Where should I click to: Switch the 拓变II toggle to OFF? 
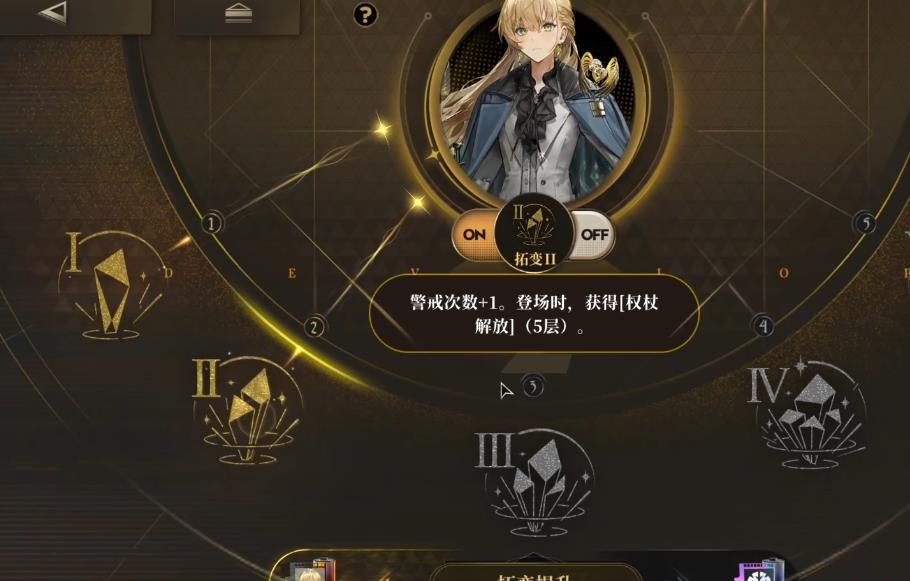click(594, 235)
